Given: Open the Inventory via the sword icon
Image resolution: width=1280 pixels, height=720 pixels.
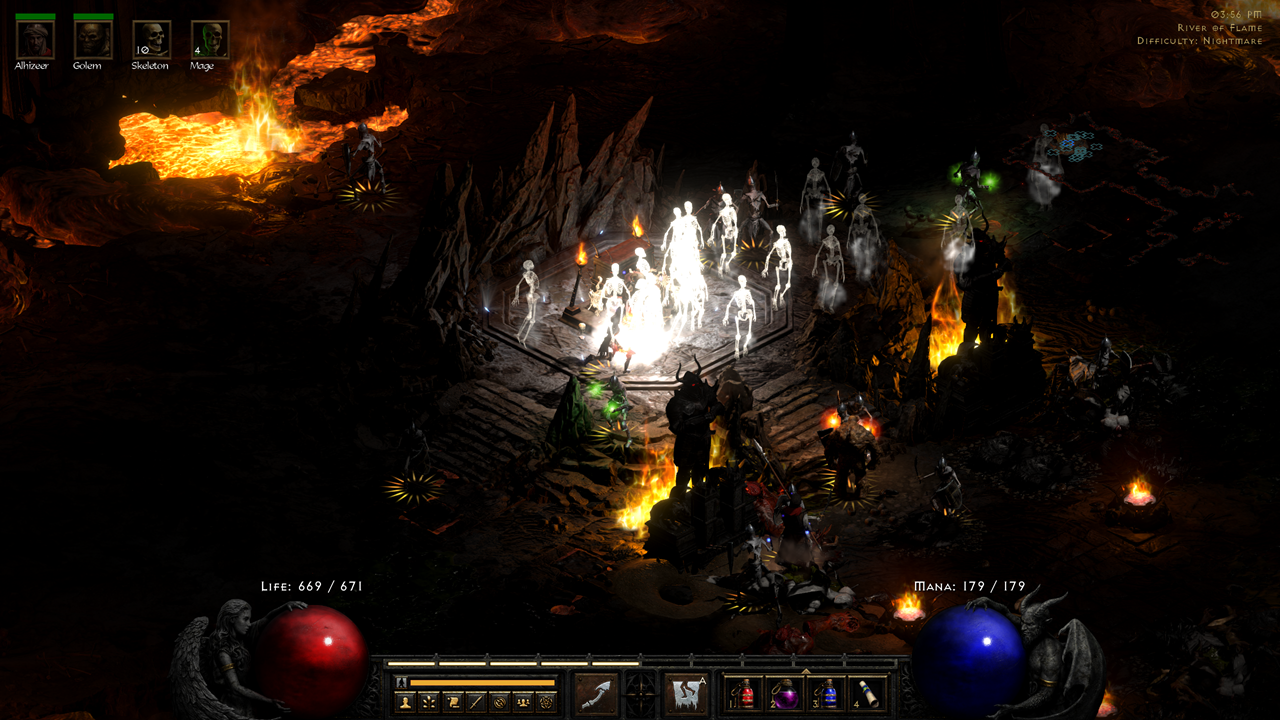Looking at the screenshot, I should (x=477, y=703).
